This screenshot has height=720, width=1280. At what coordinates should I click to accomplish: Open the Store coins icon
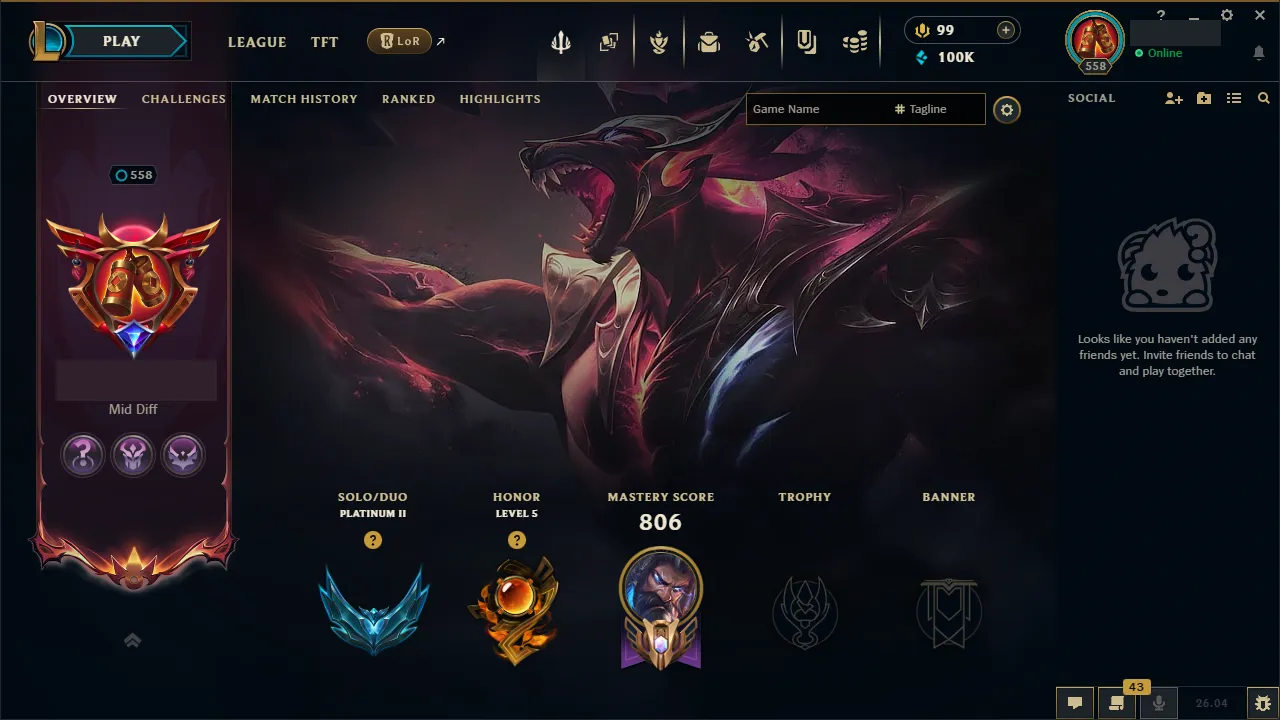pyautogui.click(x=855, y=41)
